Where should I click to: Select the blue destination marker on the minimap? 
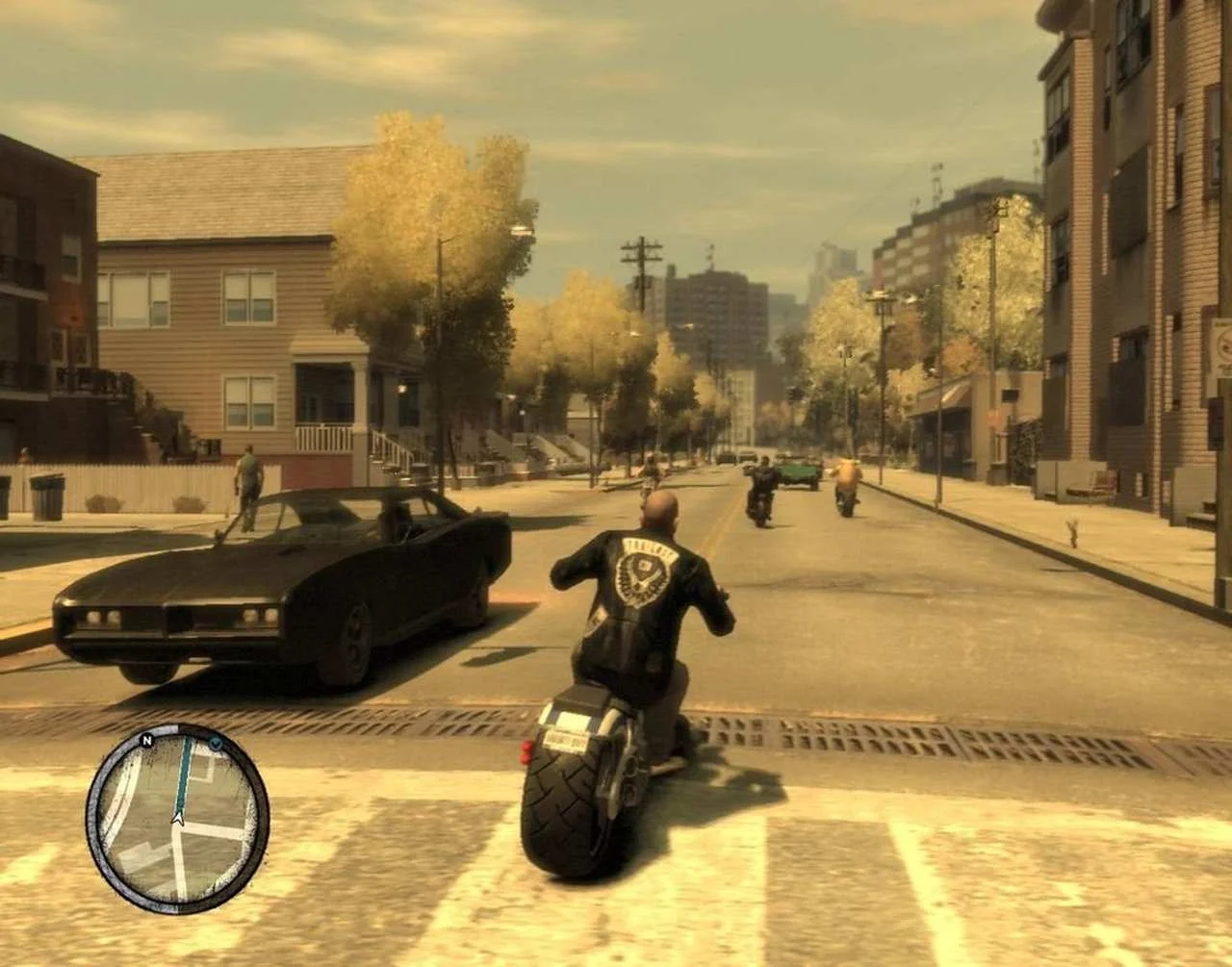216,742
